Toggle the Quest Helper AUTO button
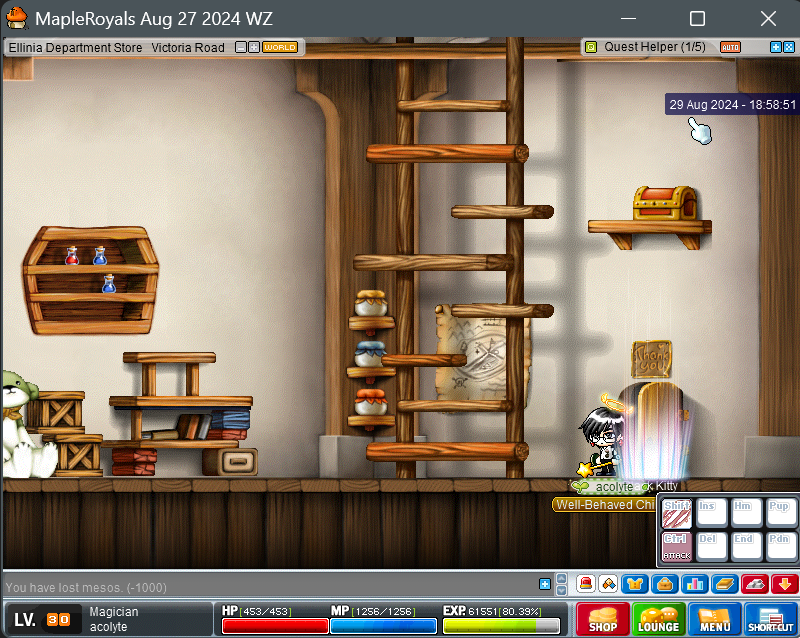 click(x=730, y=47)
